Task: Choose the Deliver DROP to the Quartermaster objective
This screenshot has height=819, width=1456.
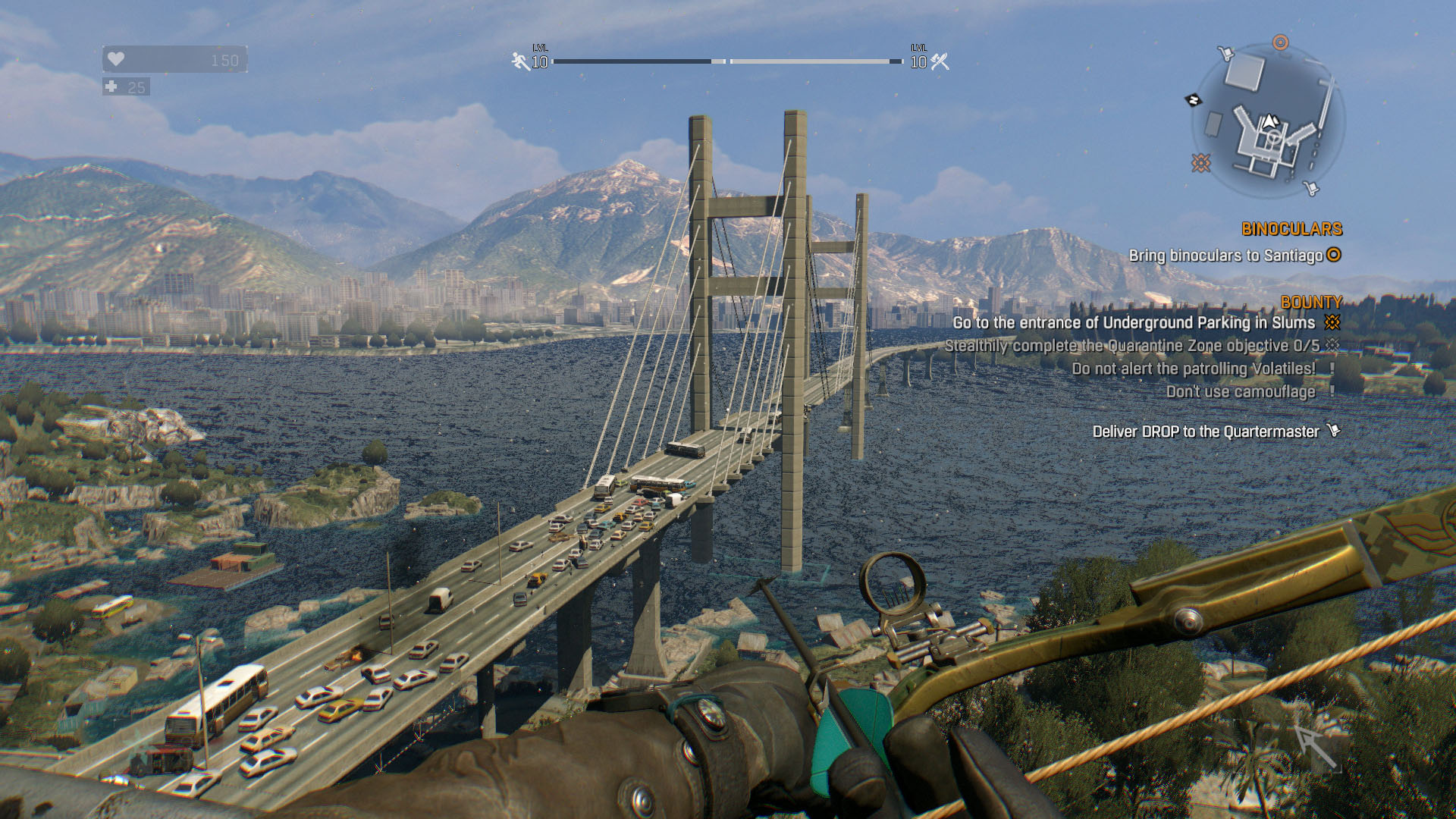Action: (1205, 431)
